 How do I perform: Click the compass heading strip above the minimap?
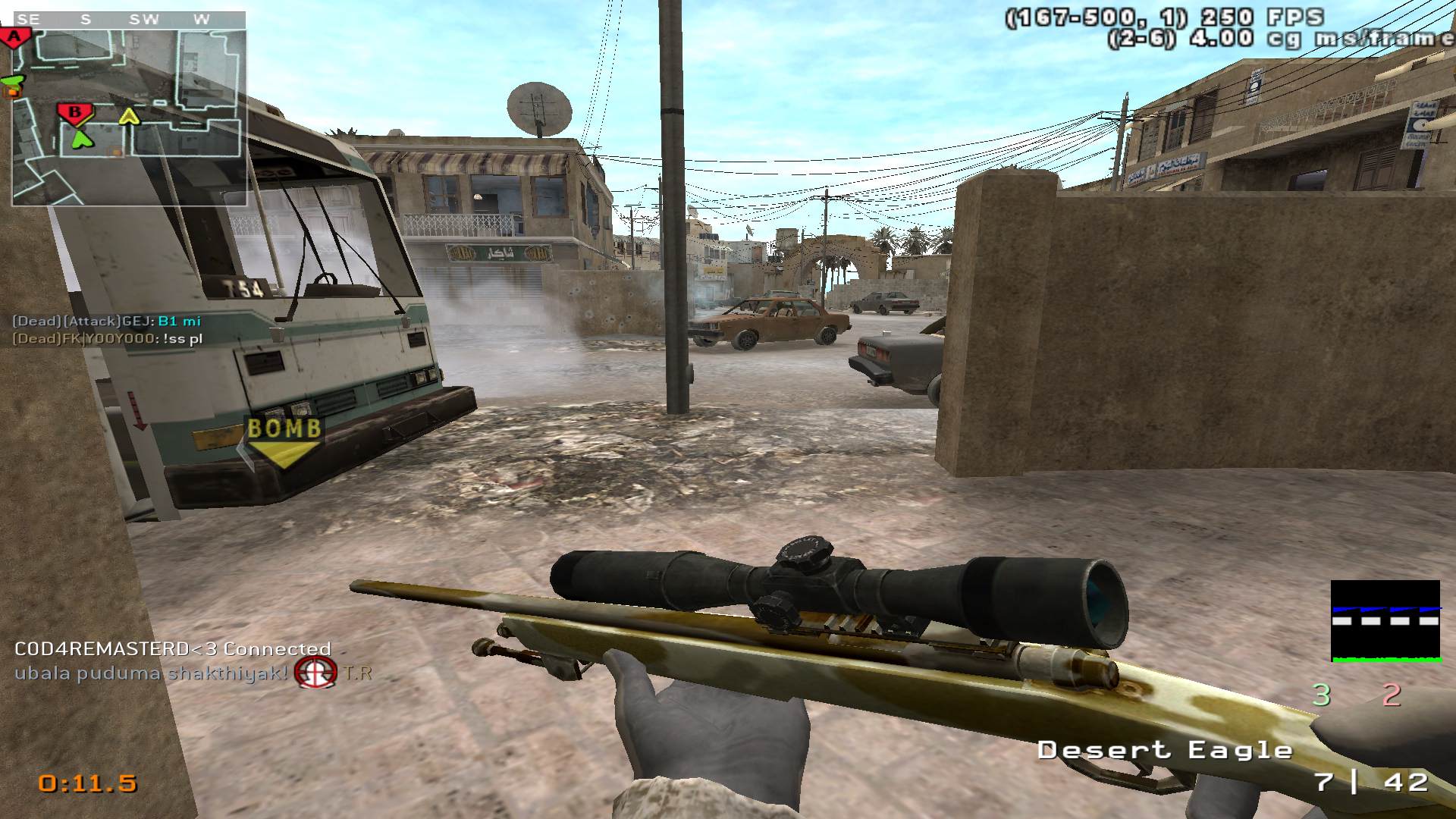[x=127, y=20]
